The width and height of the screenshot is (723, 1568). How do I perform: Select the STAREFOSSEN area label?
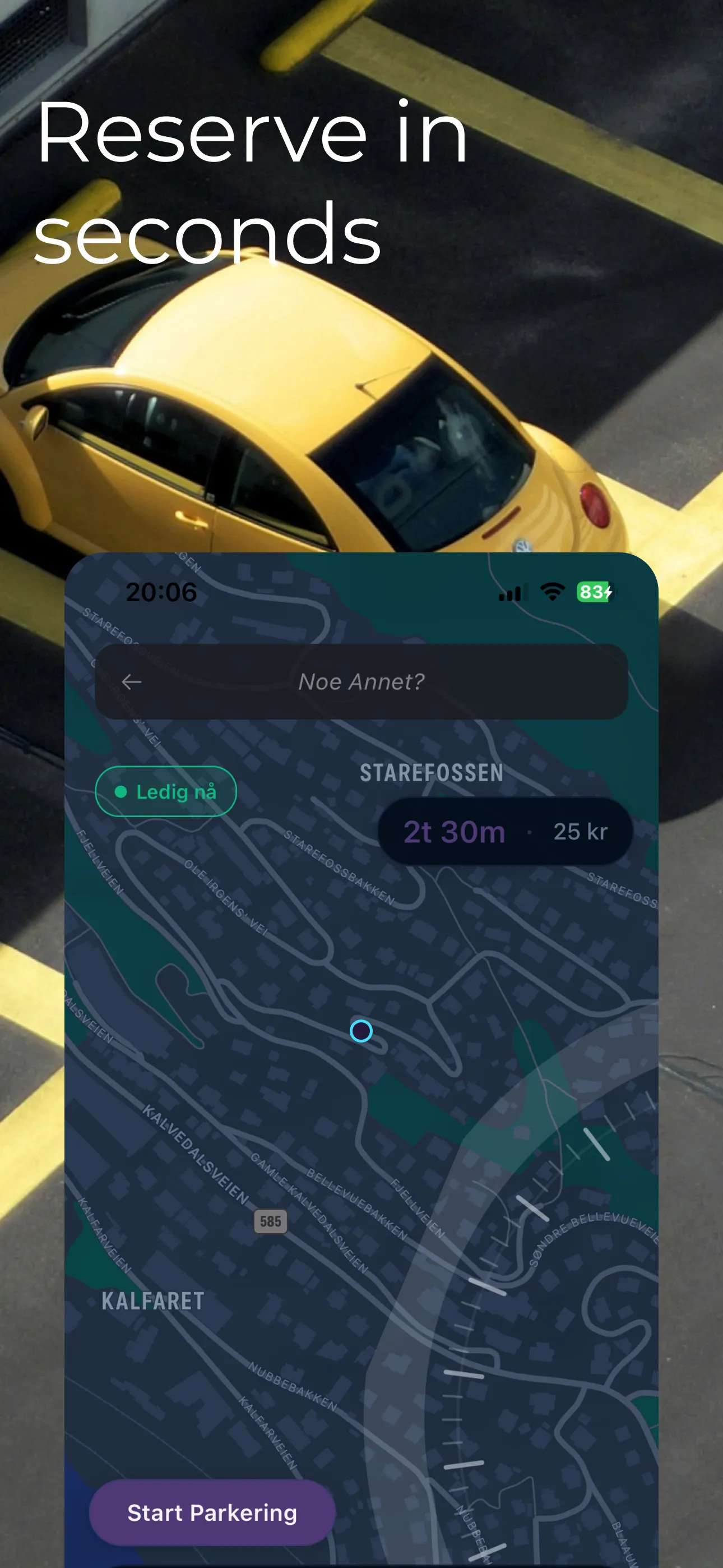point(432,772)
